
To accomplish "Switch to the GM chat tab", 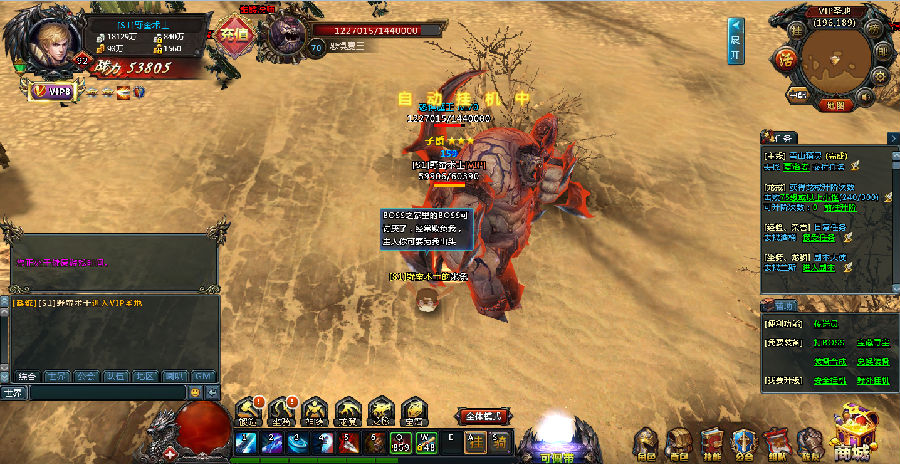I will (204, 377).
